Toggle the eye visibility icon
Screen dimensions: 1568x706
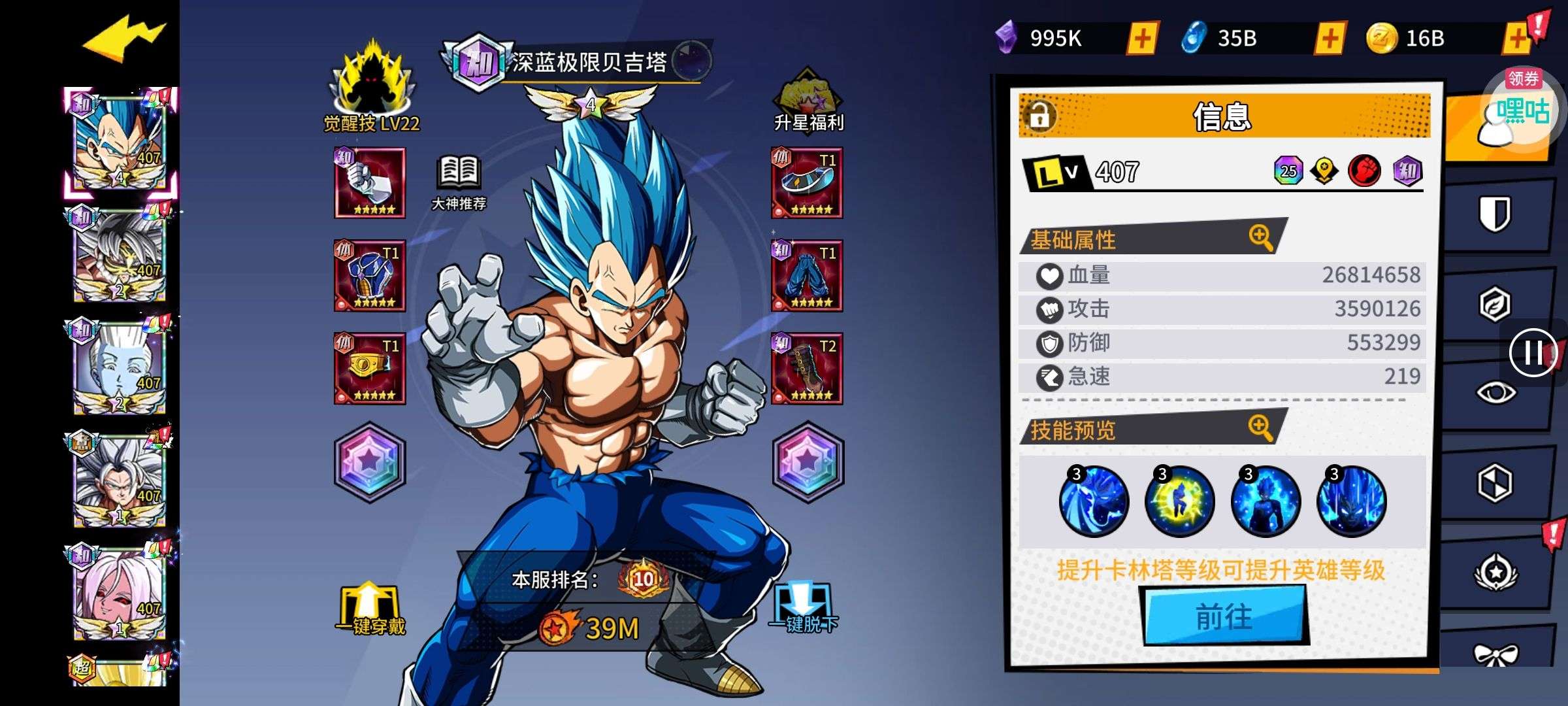1495,392
